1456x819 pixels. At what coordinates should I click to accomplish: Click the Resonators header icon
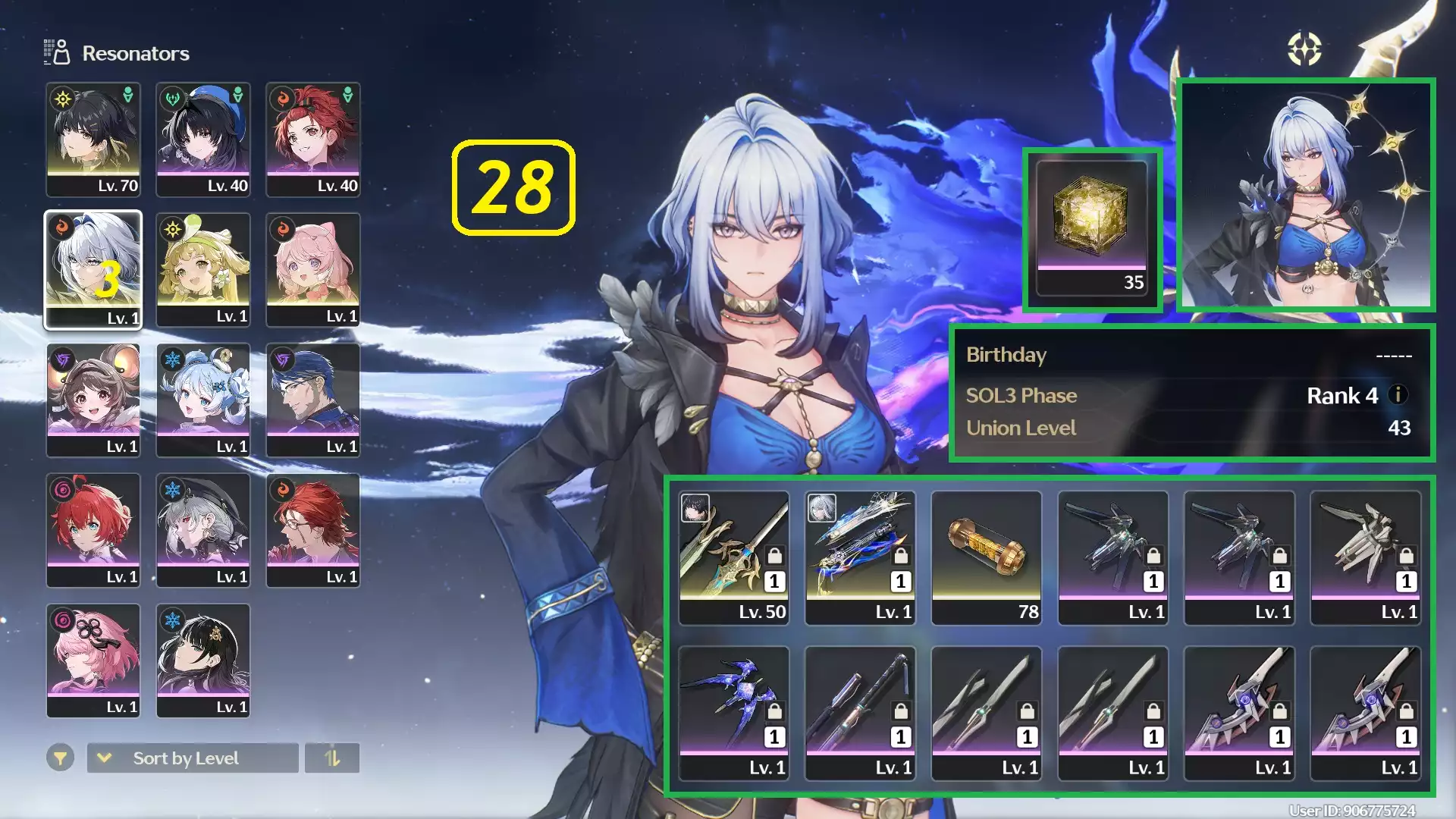coord(56,52)
